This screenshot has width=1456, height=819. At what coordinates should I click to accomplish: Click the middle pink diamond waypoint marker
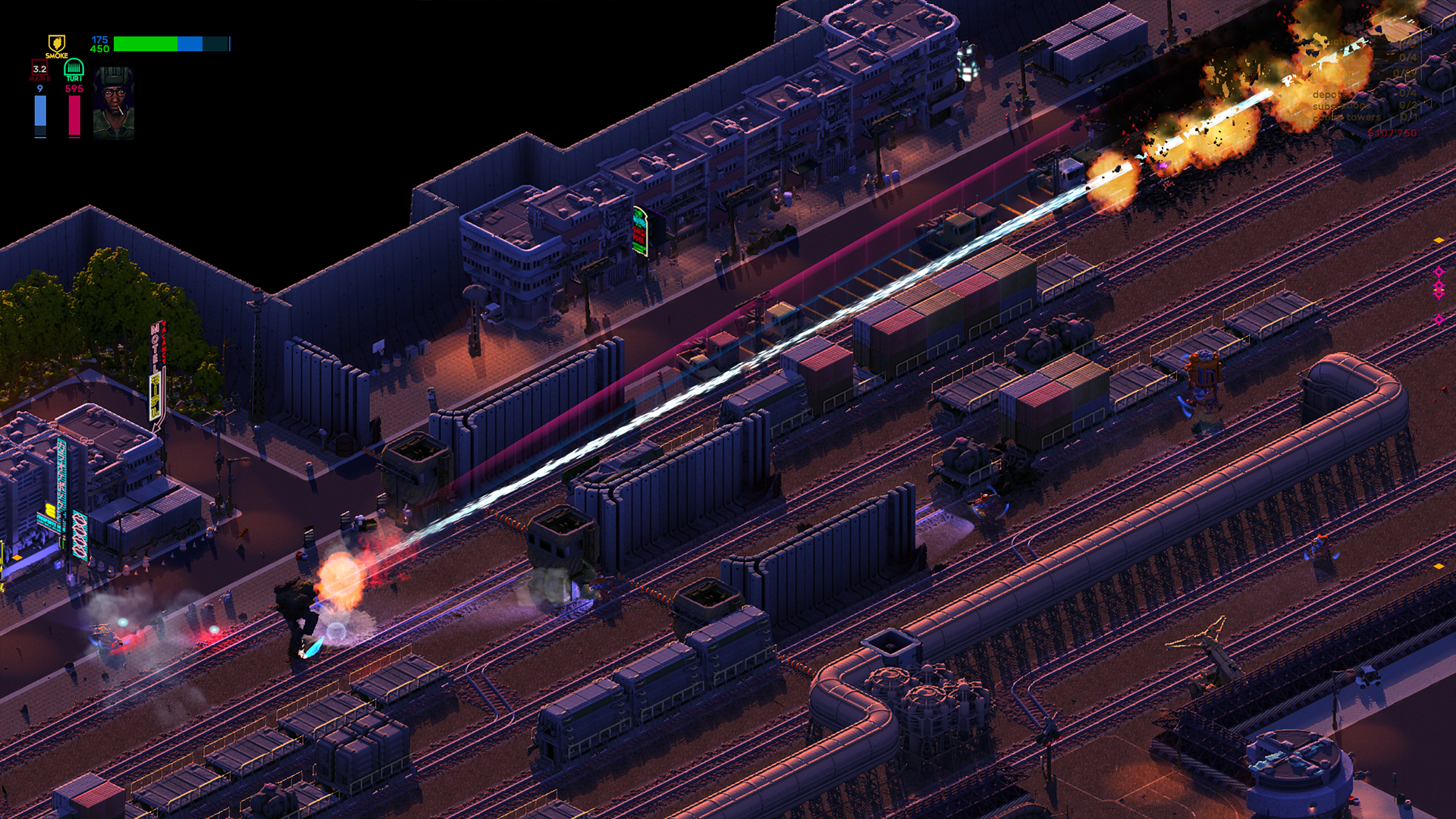tap(1439, 286)
